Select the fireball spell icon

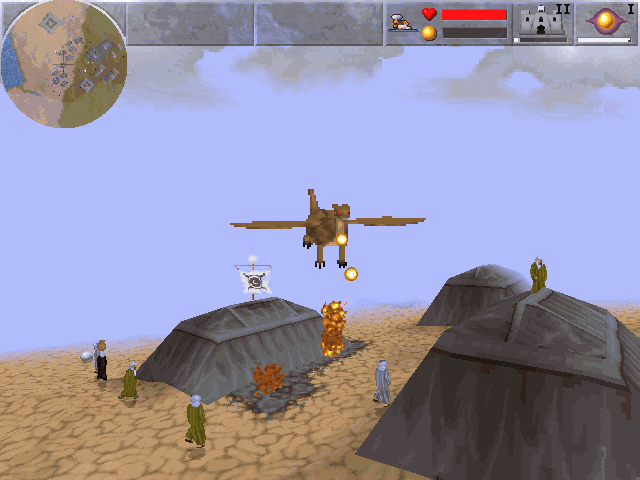pyautogui.click(x=605, y=21)
